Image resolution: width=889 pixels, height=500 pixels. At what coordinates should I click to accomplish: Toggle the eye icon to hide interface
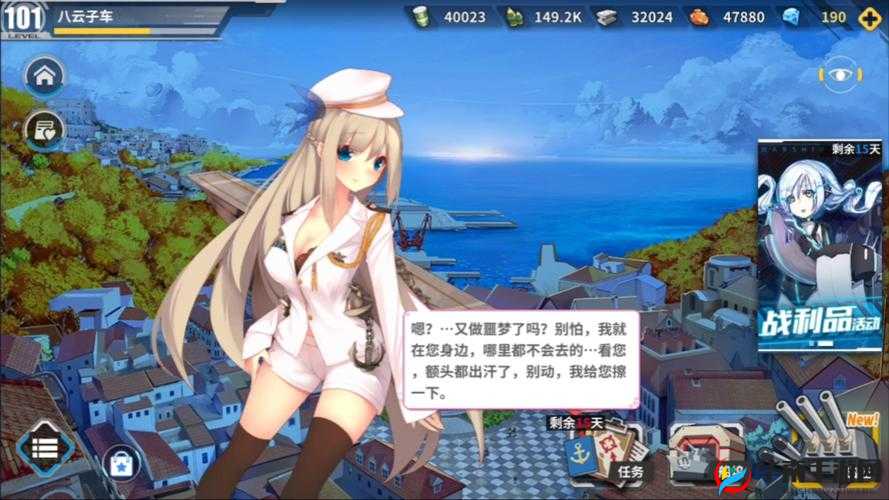coord(838,74)
